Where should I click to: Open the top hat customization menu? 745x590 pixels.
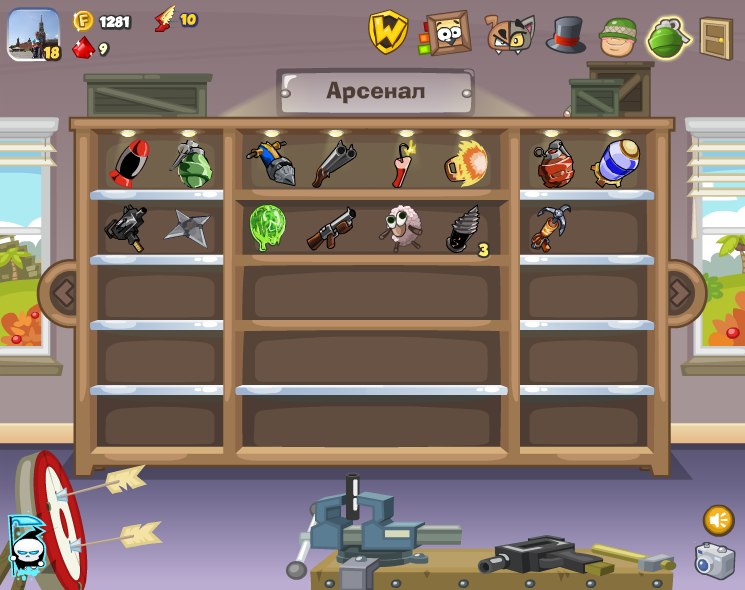pyautogui.click(x=565, y=35)
